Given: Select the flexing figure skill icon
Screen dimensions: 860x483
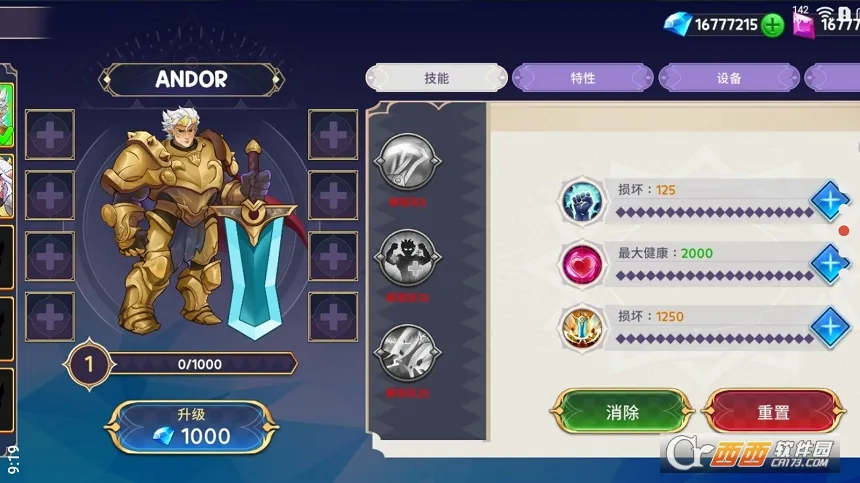Looking at the screenshot, I should 405,259.
